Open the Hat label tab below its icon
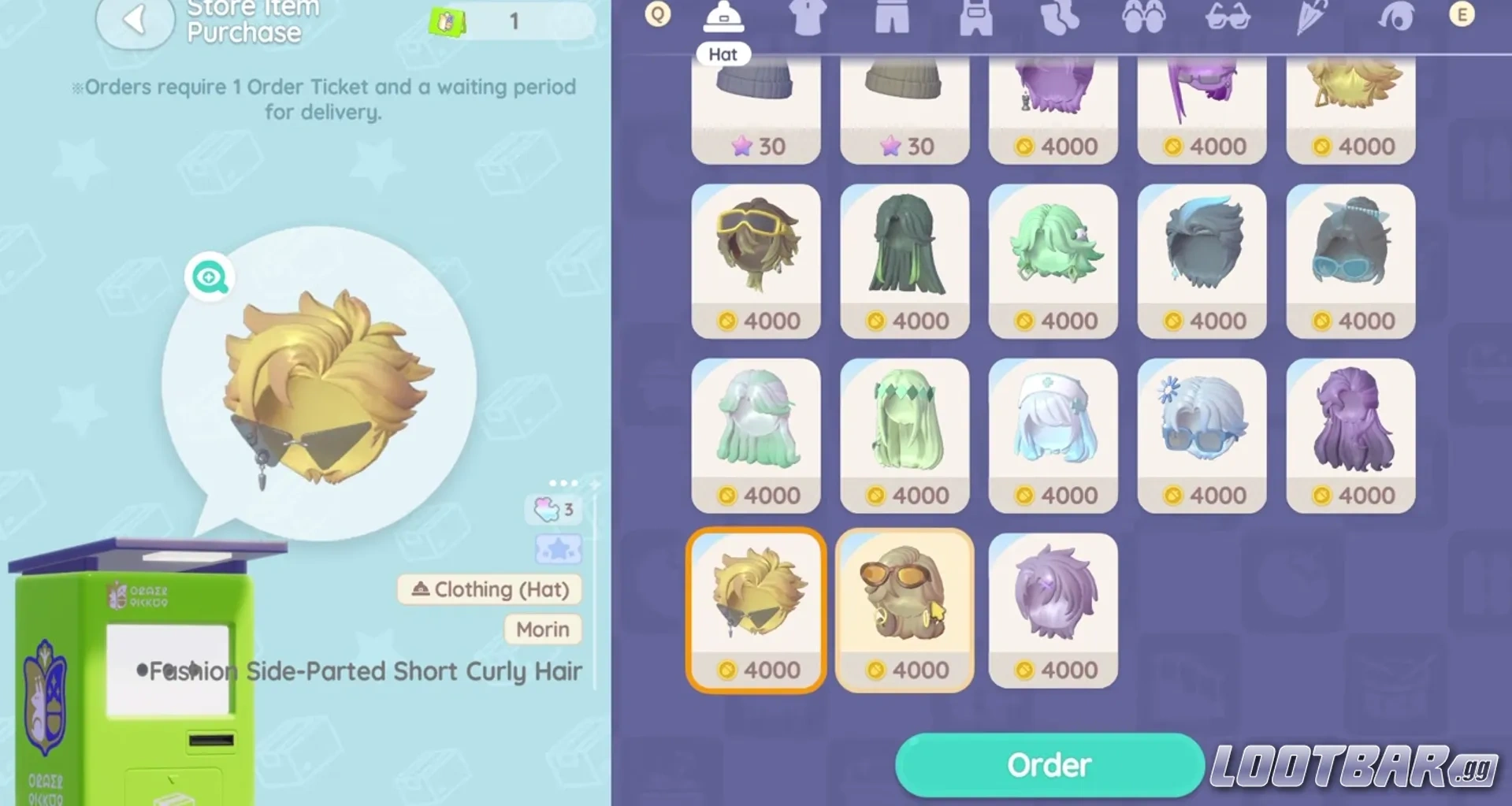The height and width of the screenshot is (806, 1512). coord(723,54)
